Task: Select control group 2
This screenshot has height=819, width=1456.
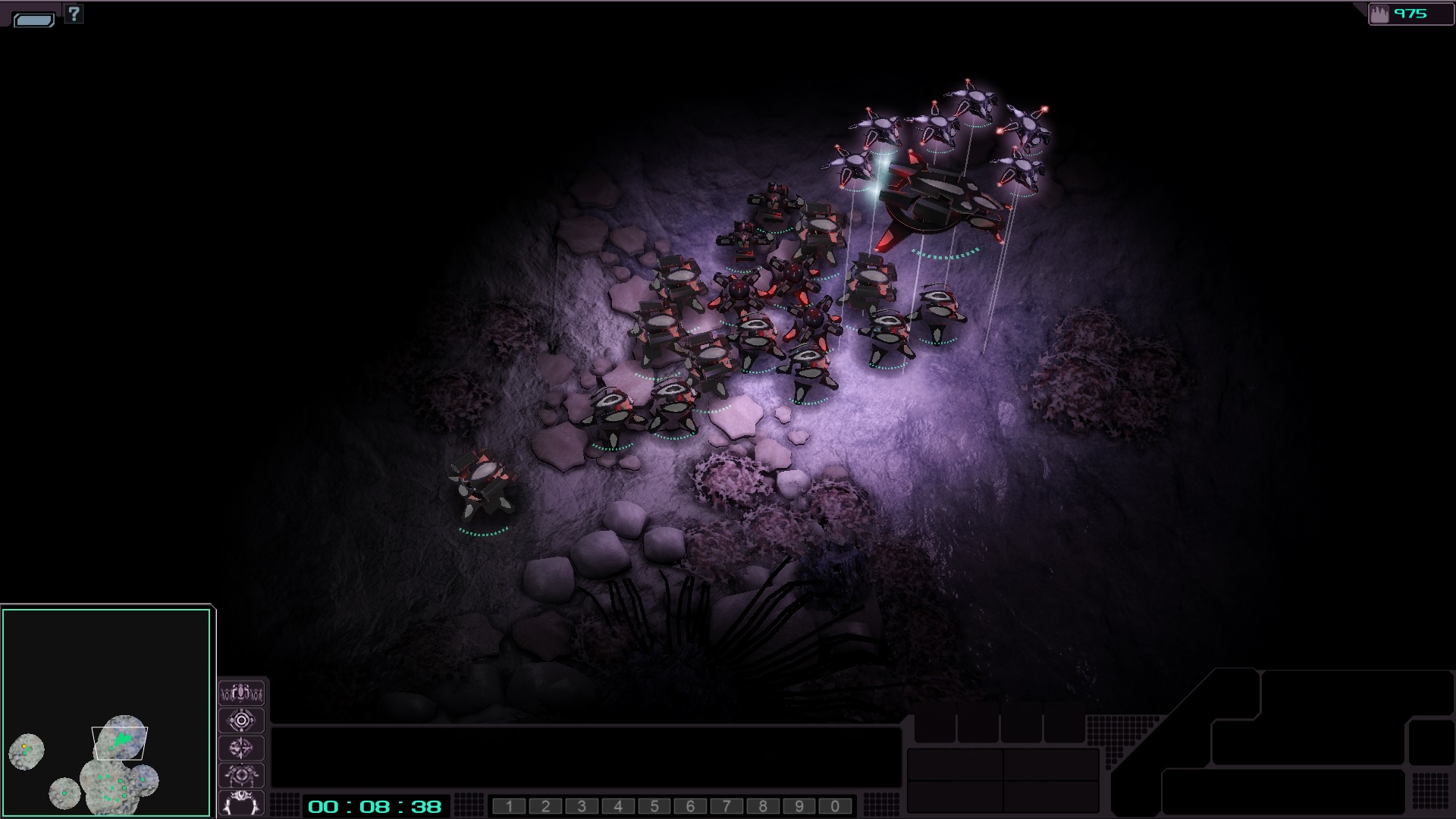Action: (x=545, y=806)
